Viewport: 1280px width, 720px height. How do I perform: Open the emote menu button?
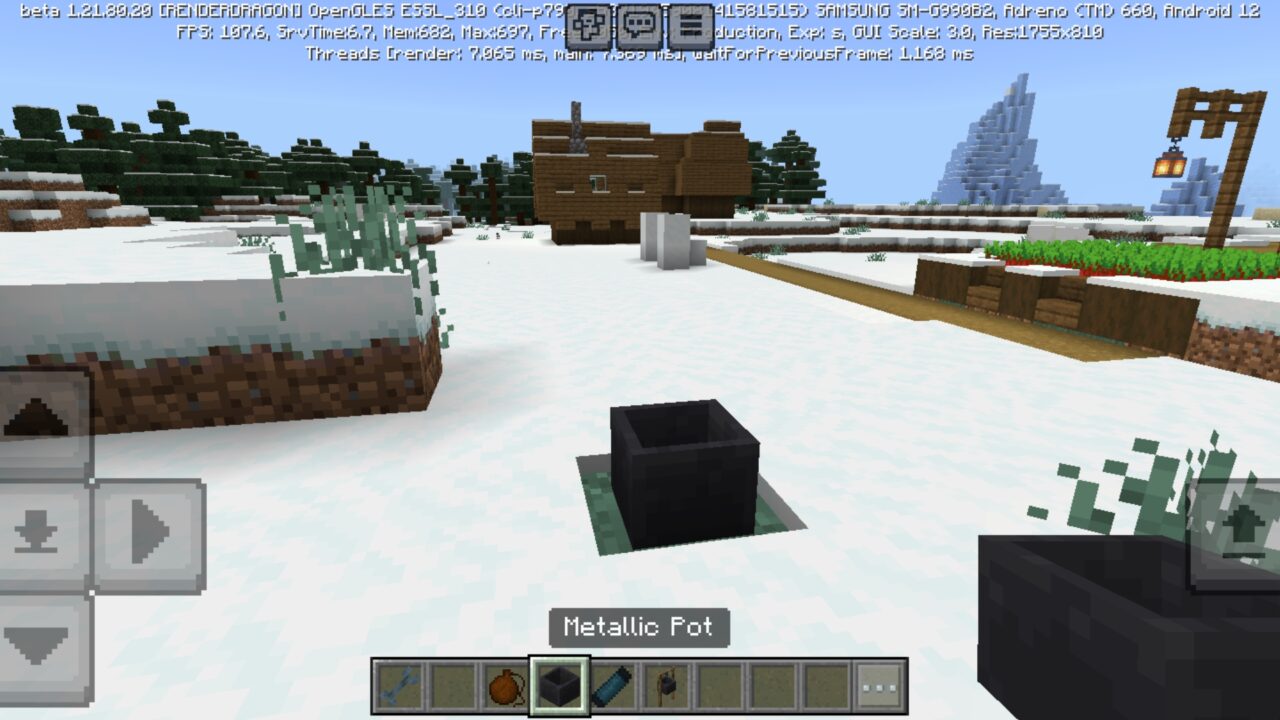coord(588,27)
